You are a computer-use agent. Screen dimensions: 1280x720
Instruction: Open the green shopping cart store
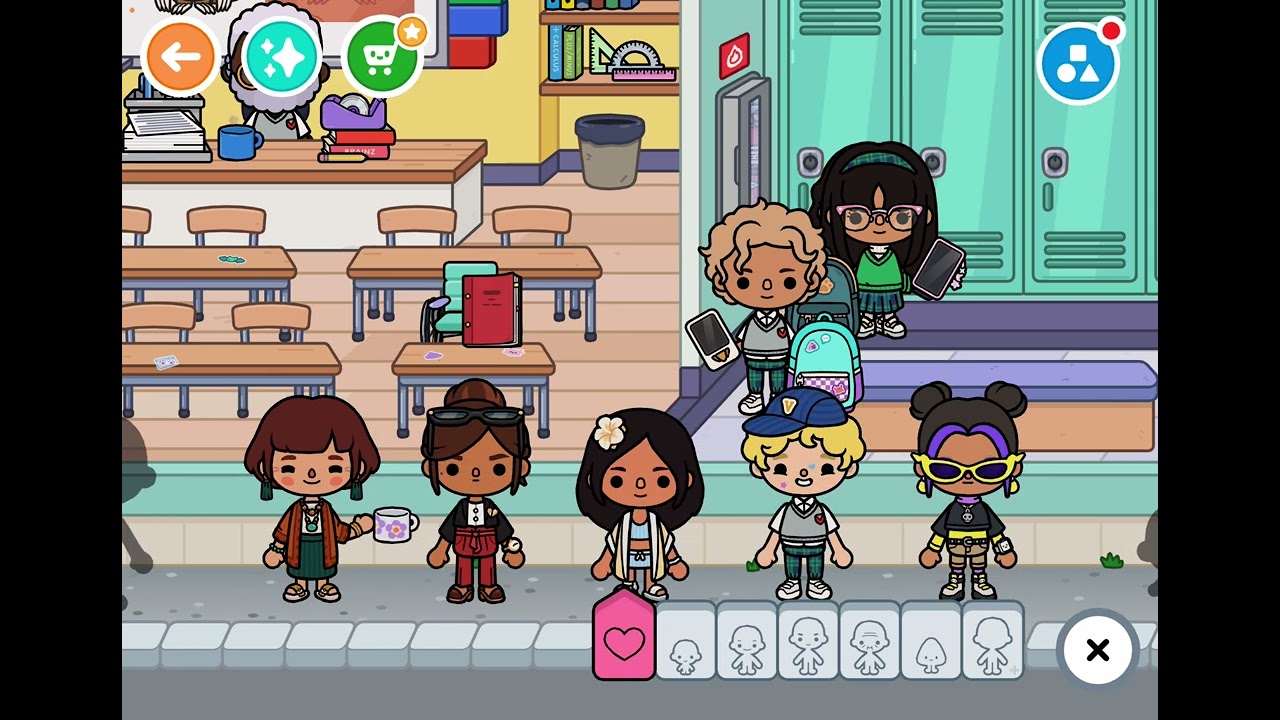point(382,57)
